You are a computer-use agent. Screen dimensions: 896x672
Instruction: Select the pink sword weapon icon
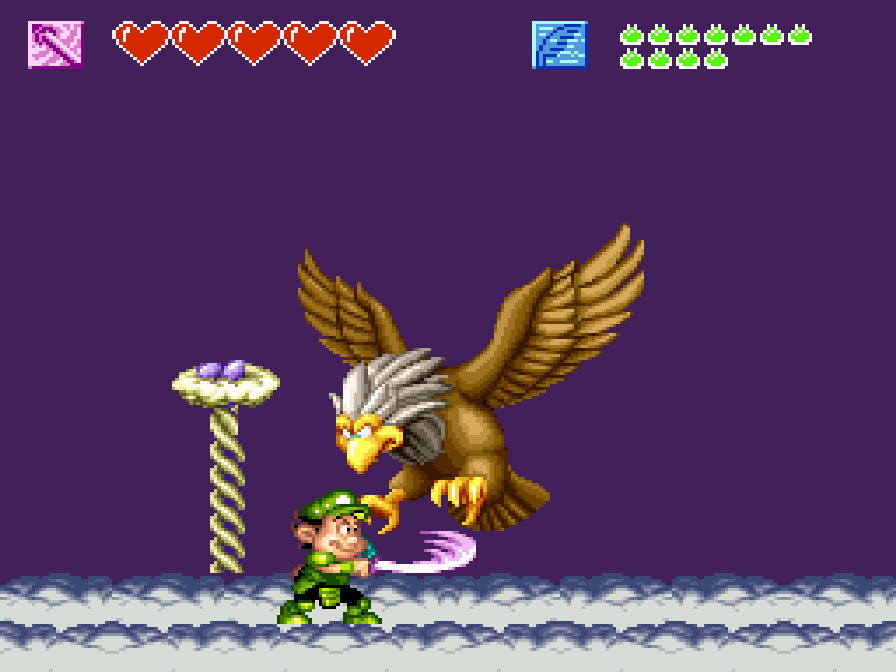click(56, 45)
